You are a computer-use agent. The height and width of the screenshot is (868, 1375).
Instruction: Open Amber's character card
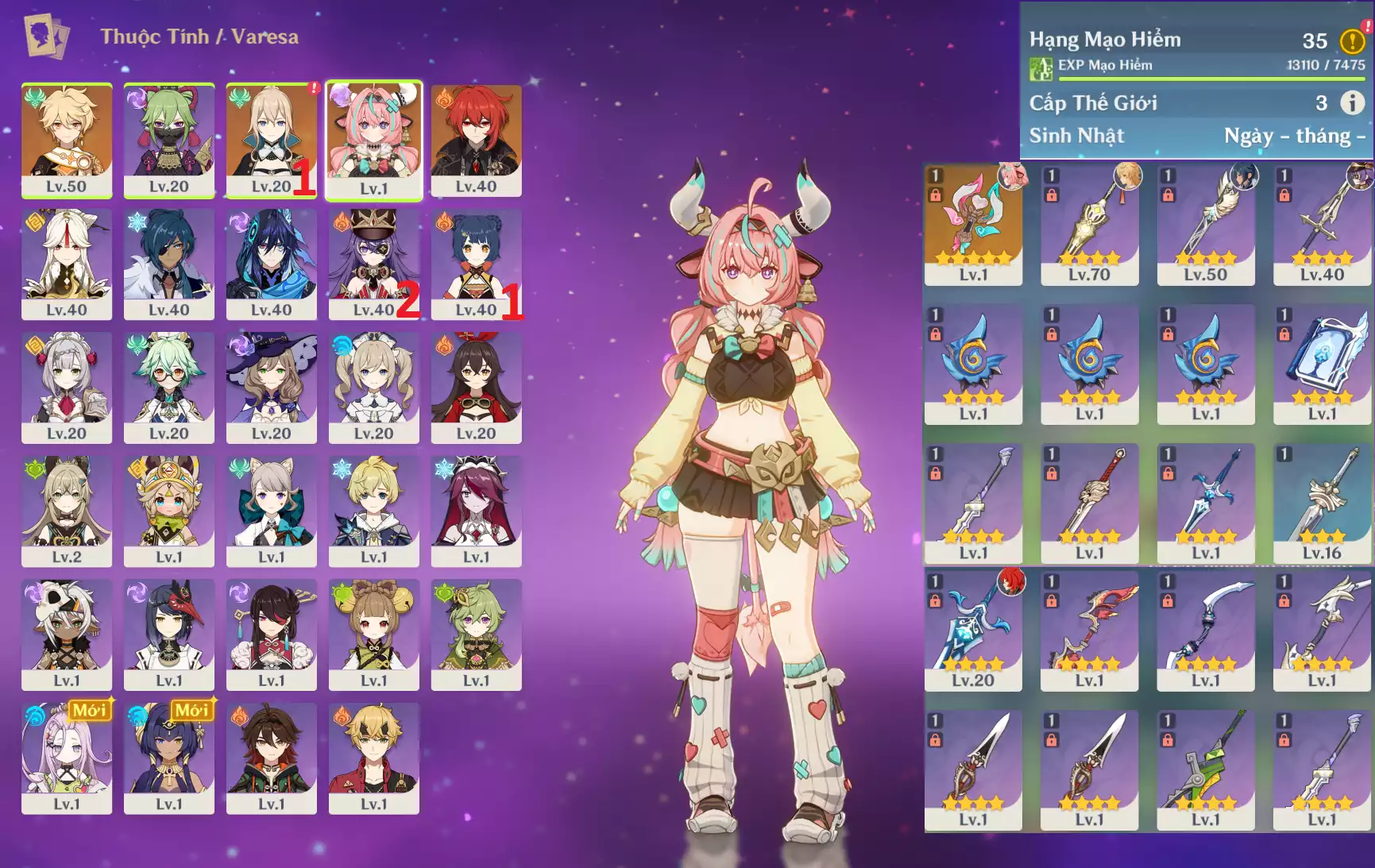(476, 387)
